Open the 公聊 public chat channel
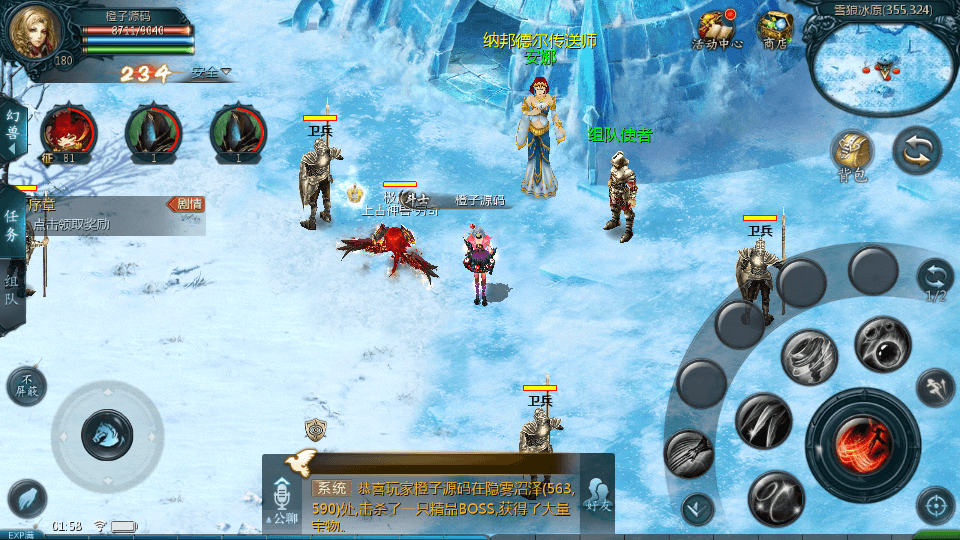Viewport: 960px width, 540px height. [281, 495]
